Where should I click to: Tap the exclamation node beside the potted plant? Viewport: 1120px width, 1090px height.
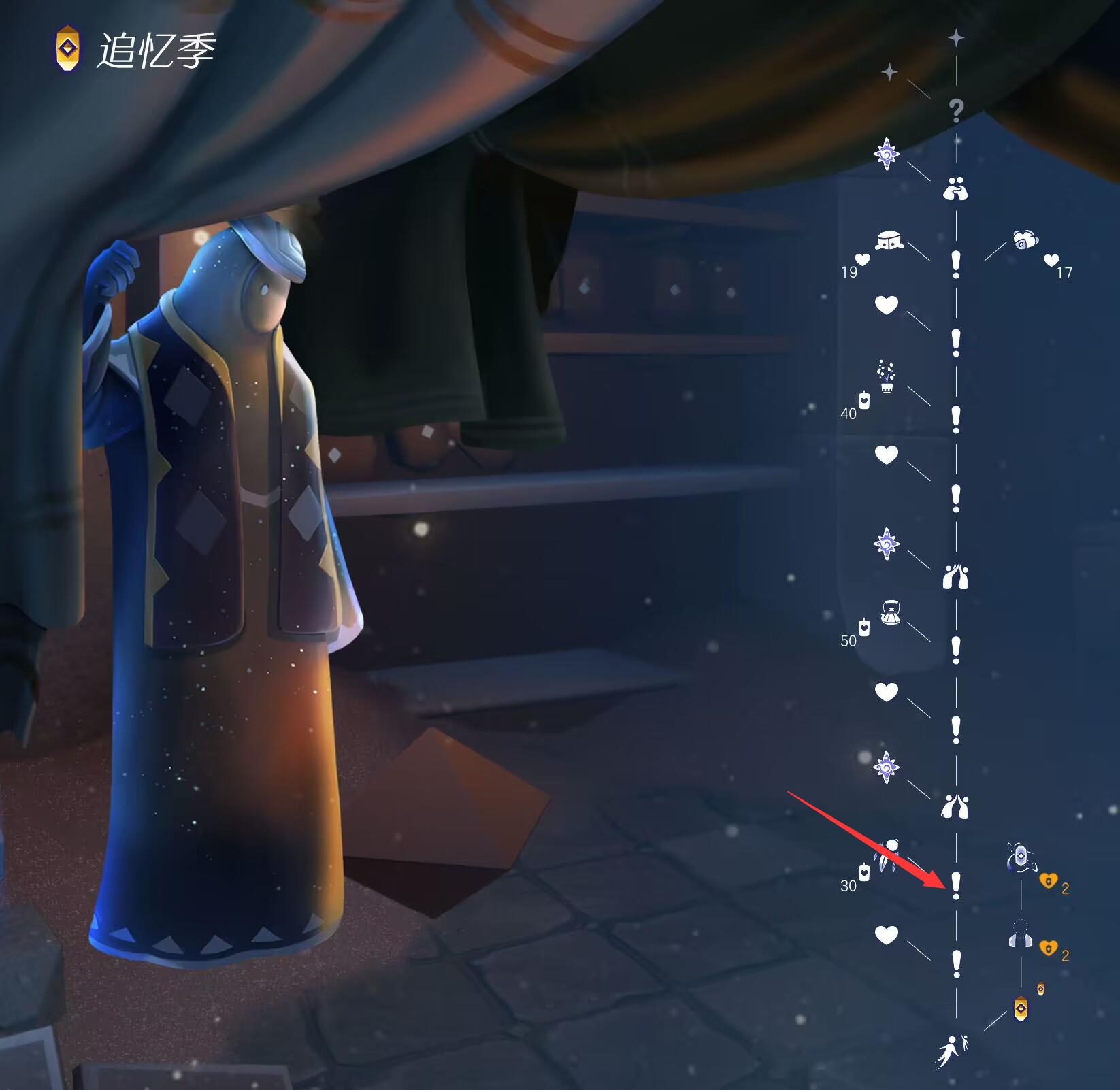[x=956, y=419]
